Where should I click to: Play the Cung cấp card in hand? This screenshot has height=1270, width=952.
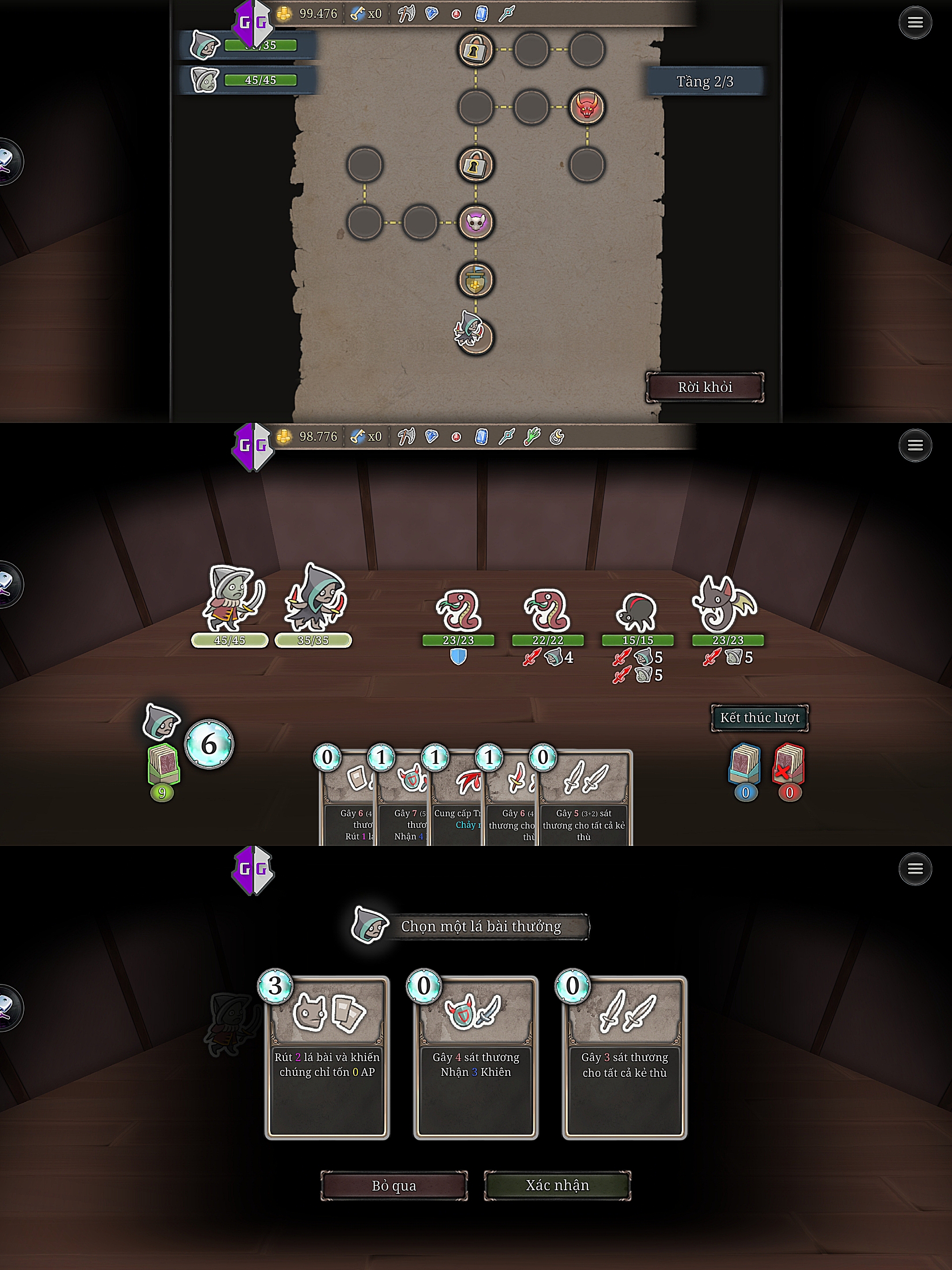(457, 804)
